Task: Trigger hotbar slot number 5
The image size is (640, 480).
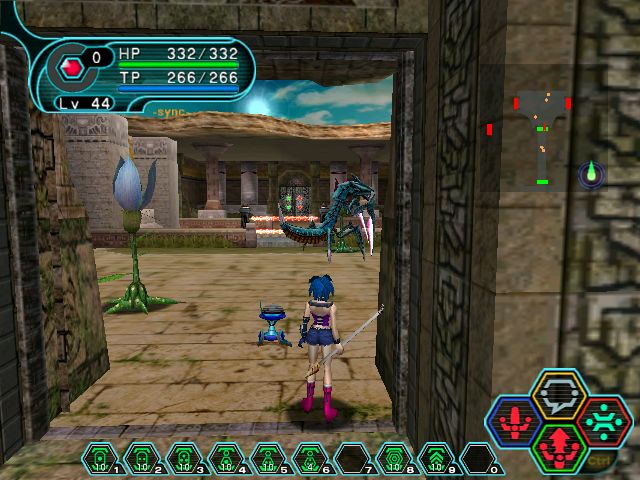Action: (x=269, y=460)
